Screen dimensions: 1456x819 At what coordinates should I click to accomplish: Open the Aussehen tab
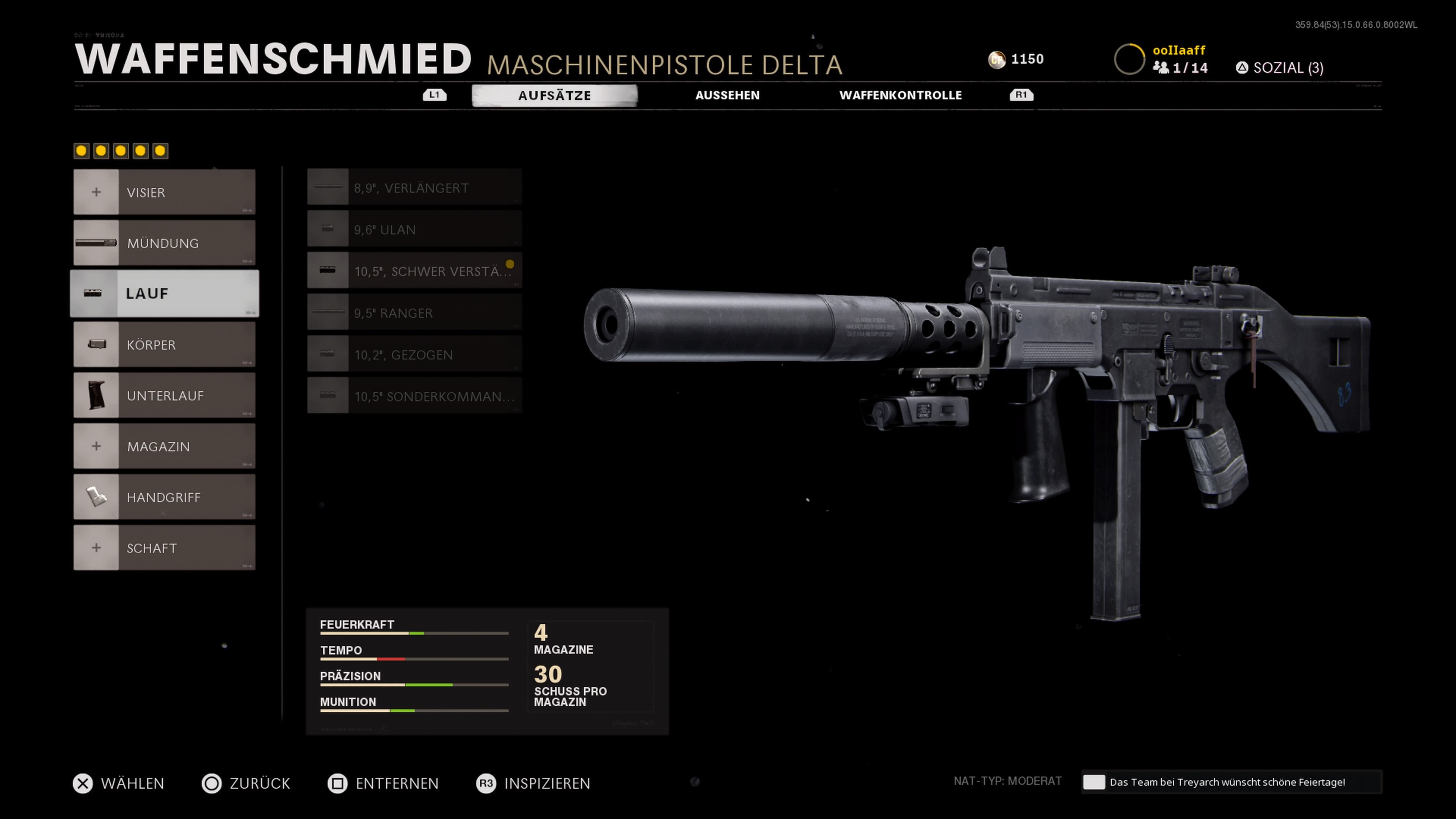click(727, 96)
